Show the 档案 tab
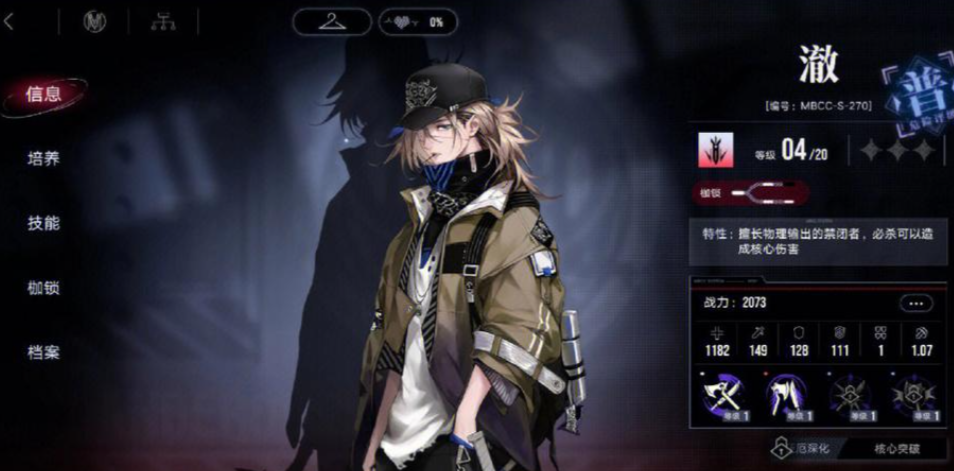This screenshot has height=471, width=954. (x=44, y=352)
